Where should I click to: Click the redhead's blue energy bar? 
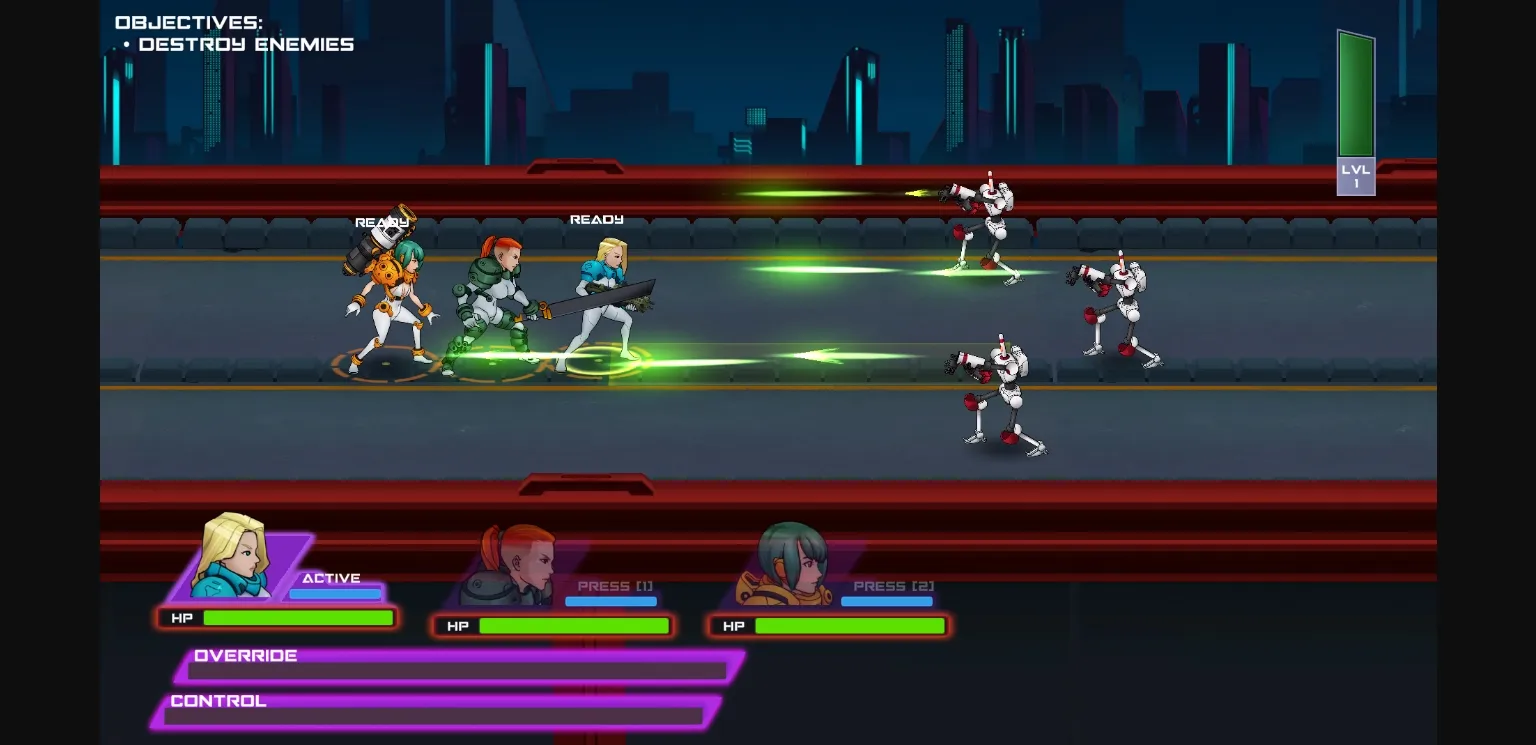tap(611, 601)
